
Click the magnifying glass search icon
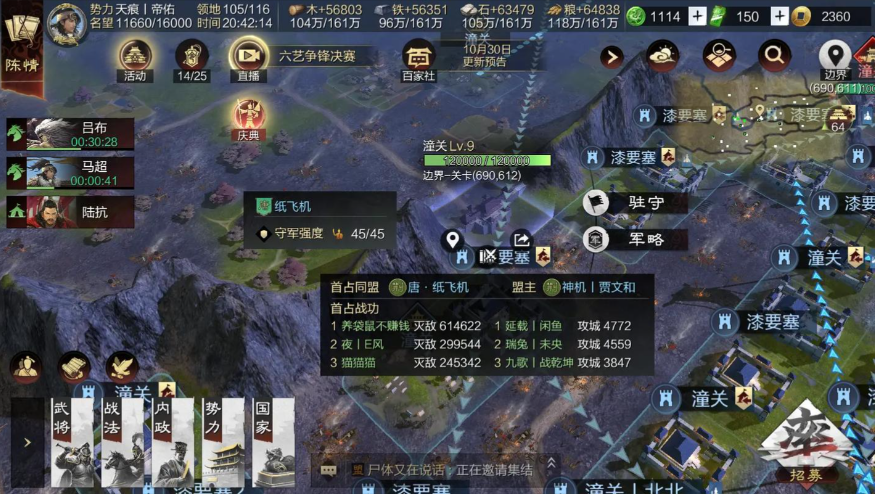774,54
